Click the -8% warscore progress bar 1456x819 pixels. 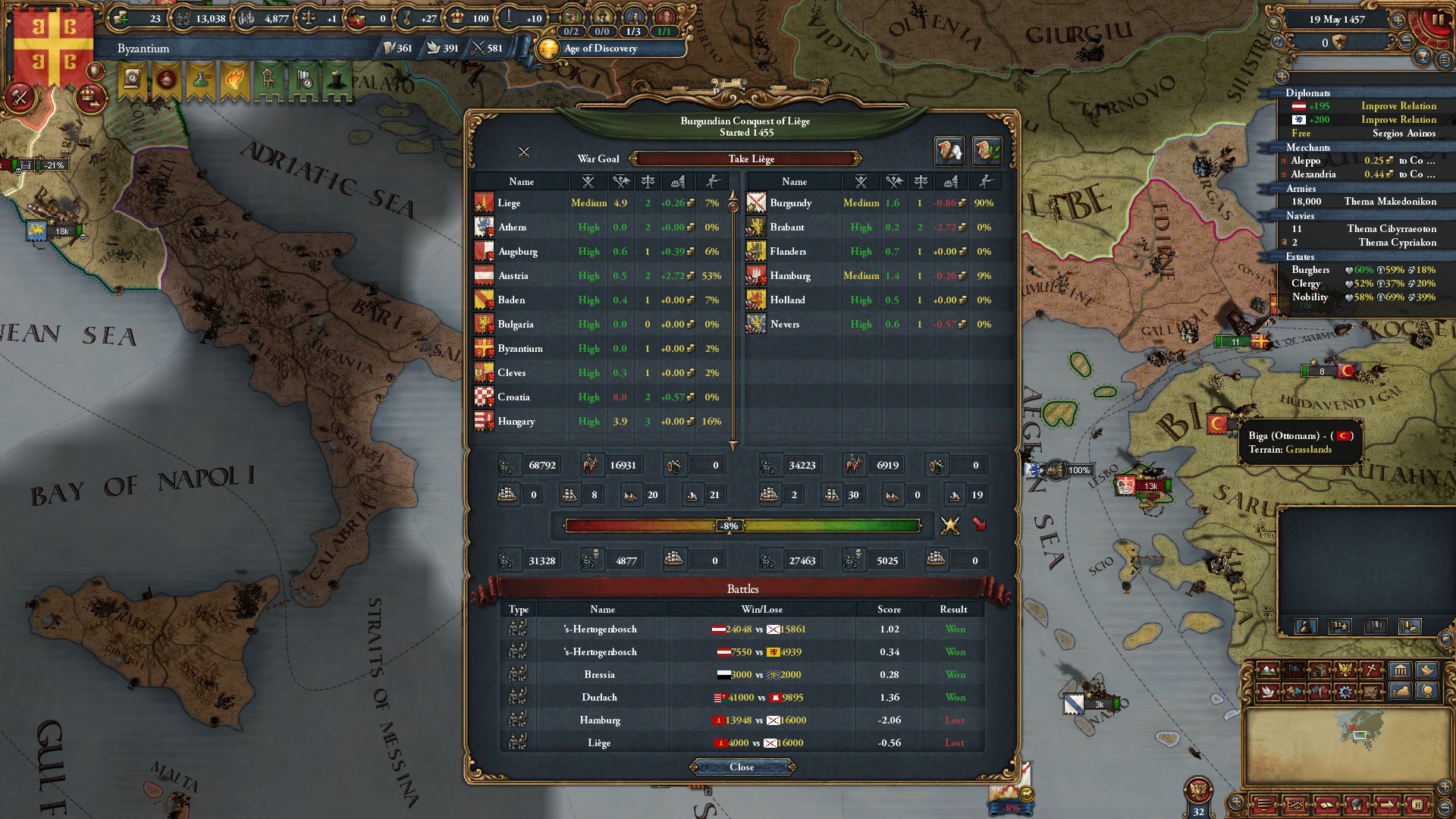(x=728, y=524)
